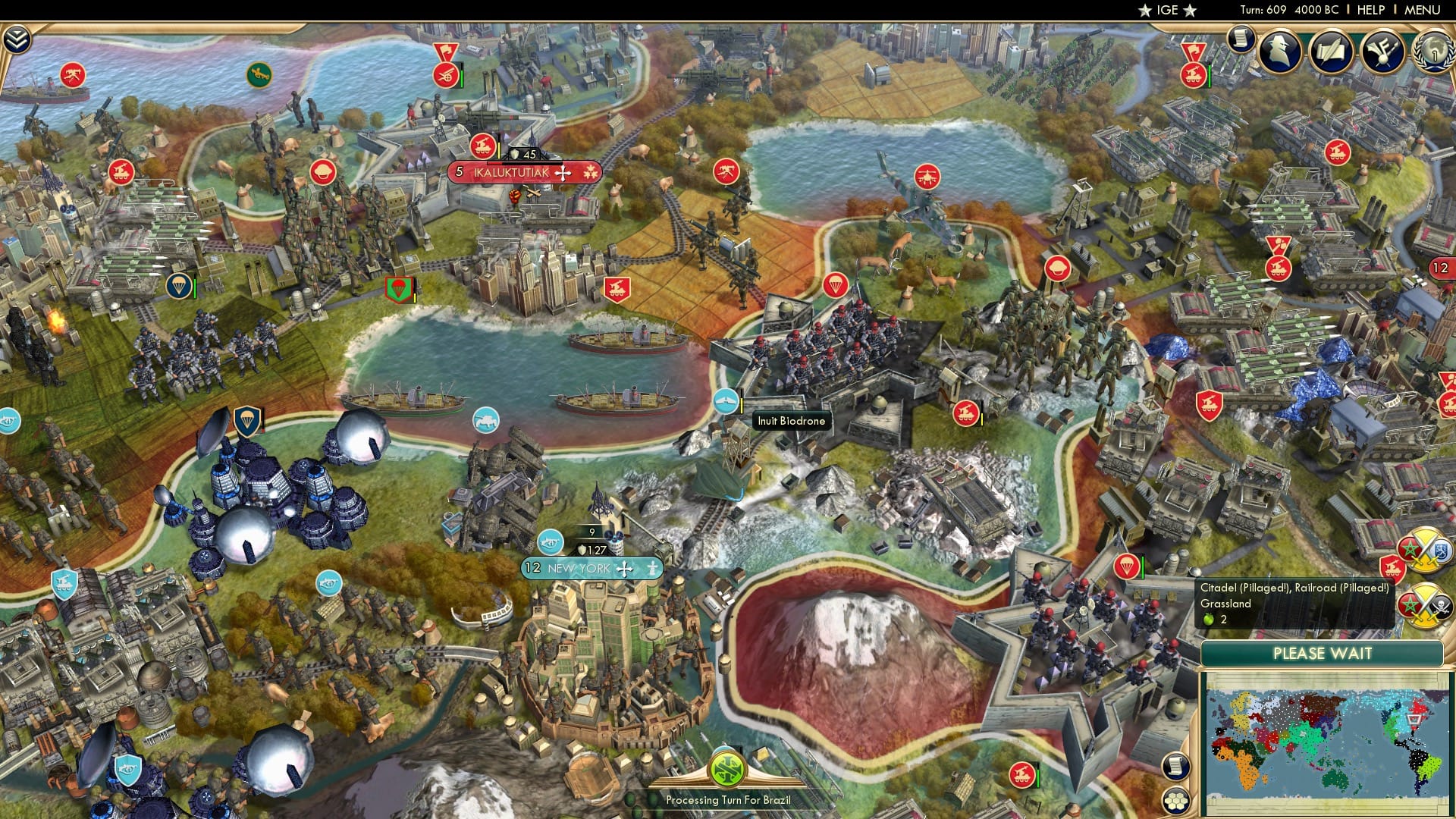
Task: Click the red pillaged-tile tank notification shield
Action: (x=1392, y=566)
